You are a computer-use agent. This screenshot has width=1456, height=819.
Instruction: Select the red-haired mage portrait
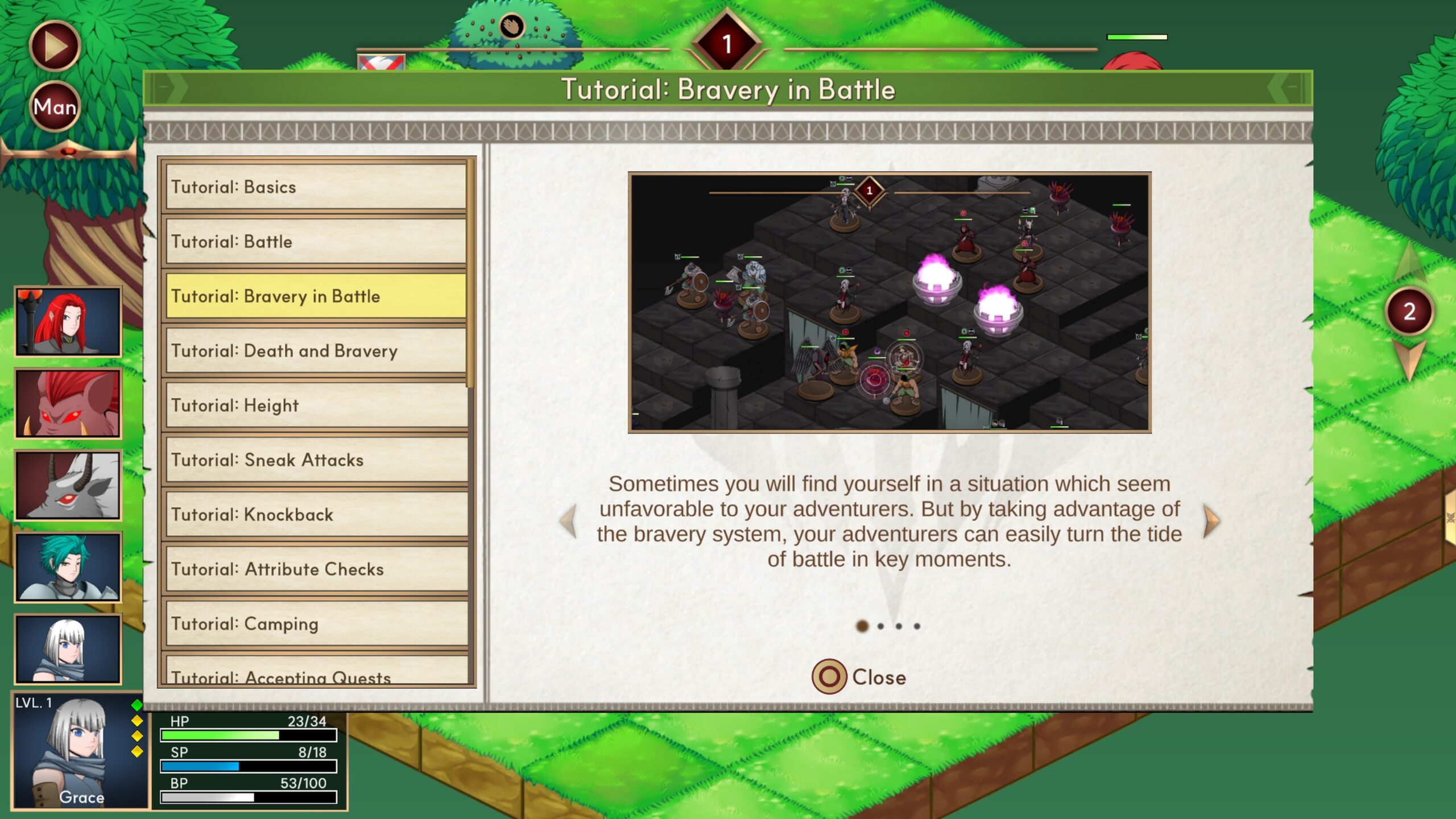pos(68,322)
